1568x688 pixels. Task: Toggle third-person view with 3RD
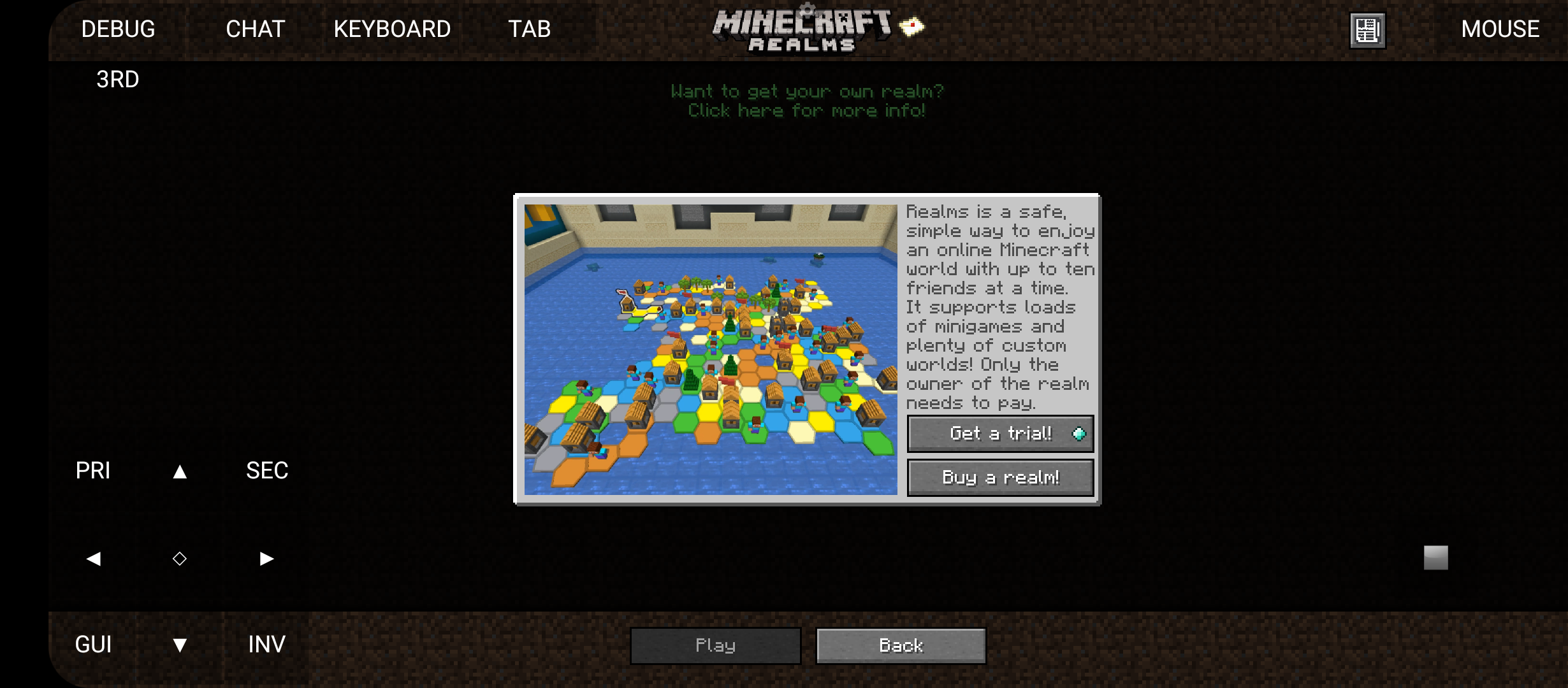coord(118,78)
